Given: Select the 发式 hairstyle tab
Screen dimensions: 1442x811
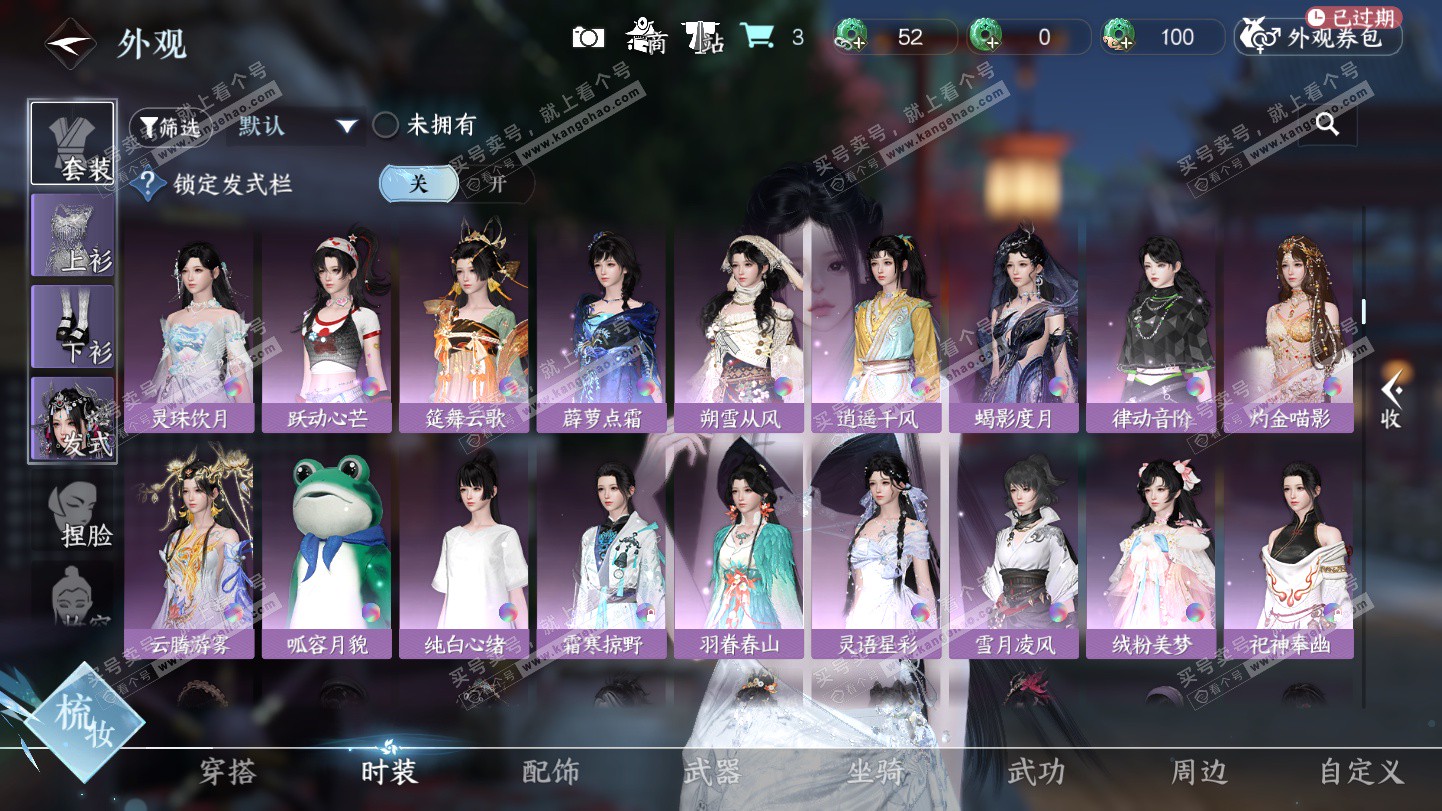Looking at the screenshot, I should pyautogui.click(x=73, y=418).
